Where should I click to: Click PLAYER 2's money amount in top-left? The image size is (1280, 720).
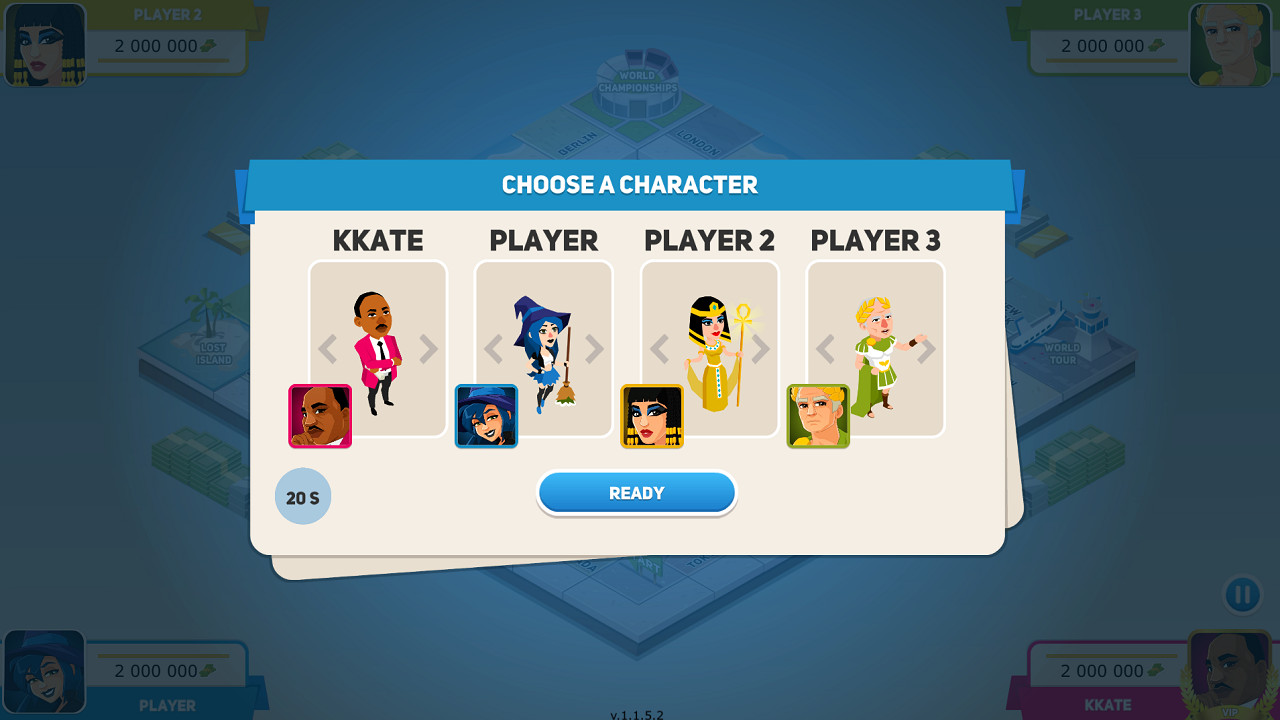160,45
